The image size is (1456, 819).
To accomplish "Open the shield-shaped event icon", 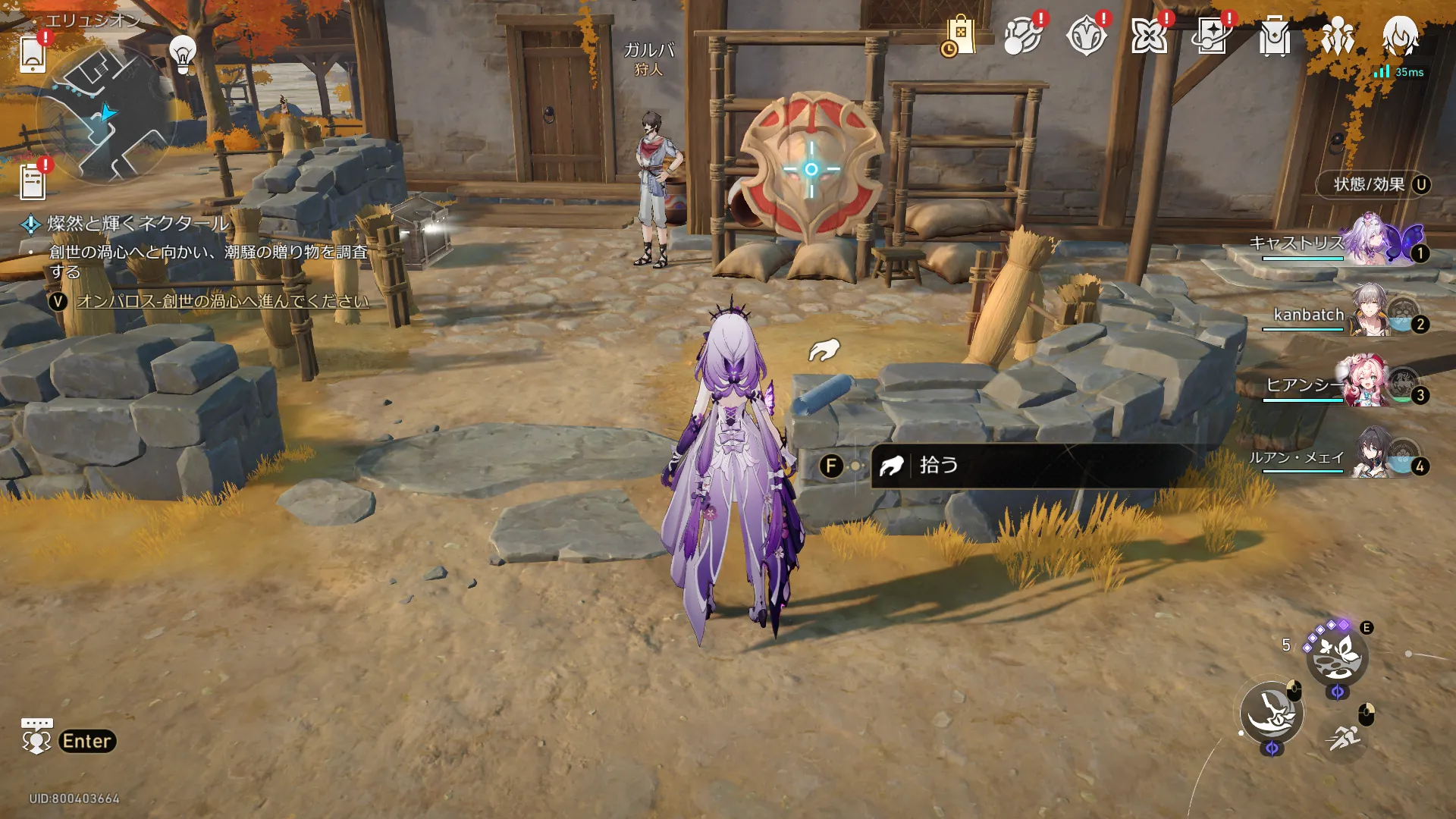I will point(1085,36).
